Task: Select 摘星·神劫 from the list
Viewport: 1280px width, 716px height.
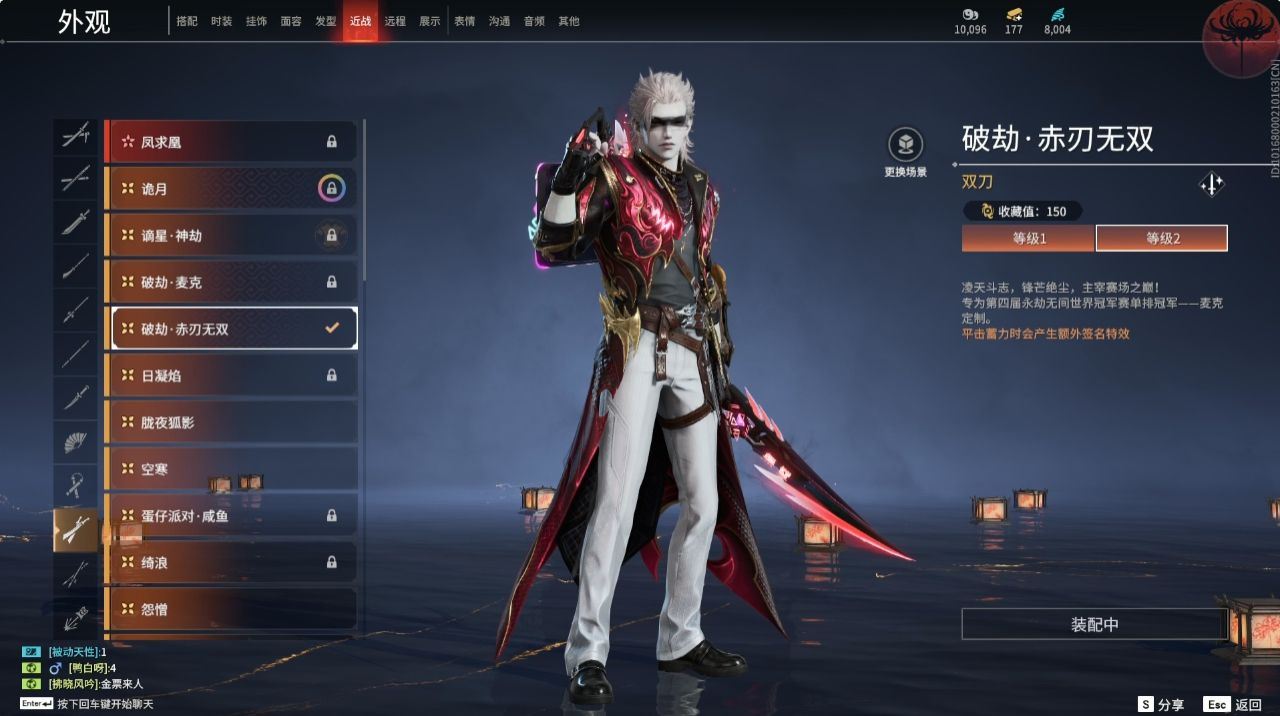Action: tap(231, 236)
